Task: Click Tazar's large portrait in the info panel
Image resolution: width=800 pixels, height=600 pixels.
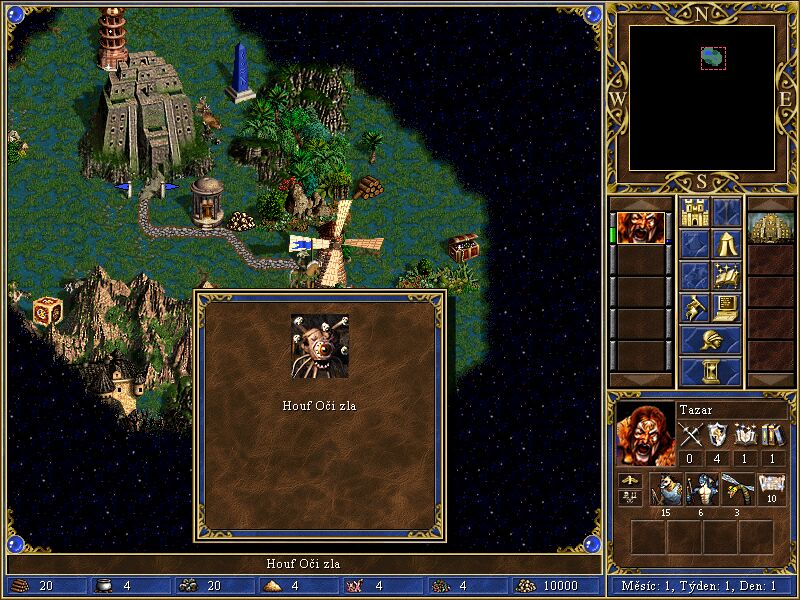Action: pyautogui.click(x=644, y=435)
